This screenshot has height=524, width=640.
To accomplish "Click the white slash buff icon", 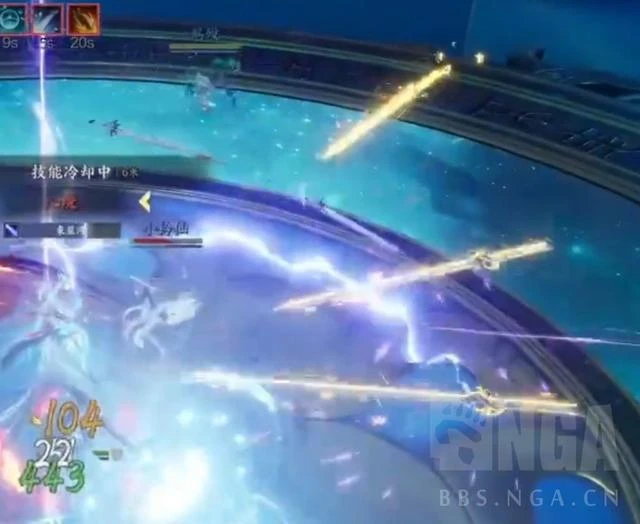I will click(47, 18).
